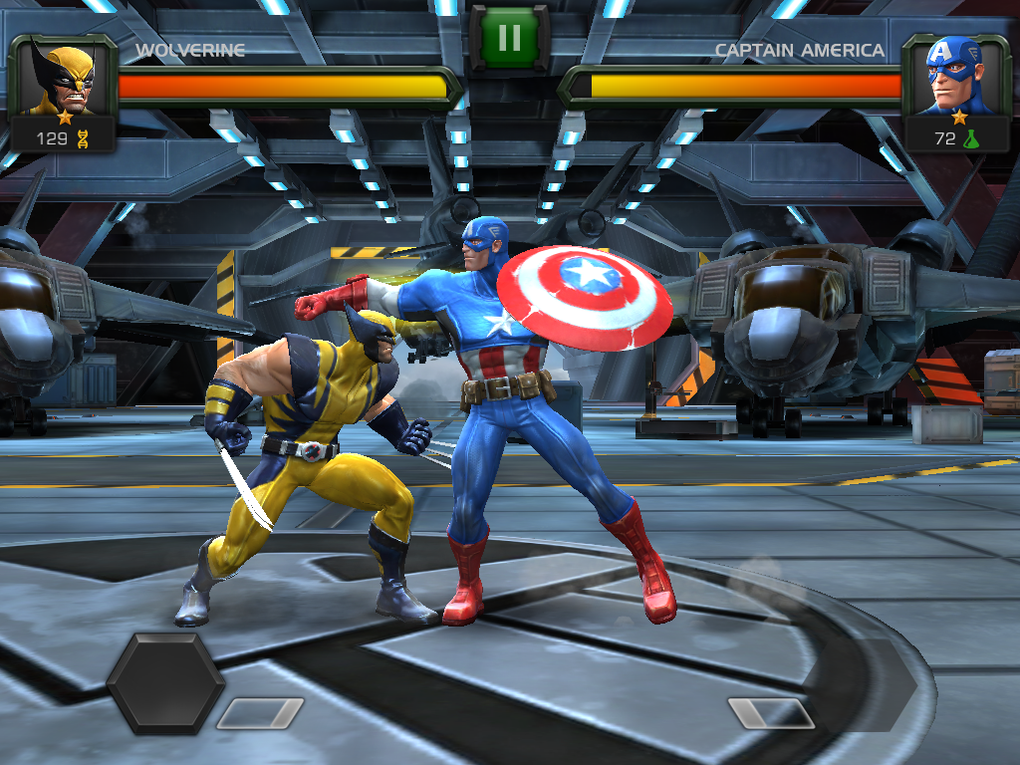Activate Wolverine's hexagonal special attack button
Screen dimensions: 1020x765
pyautogui.click(x=165, y=683)
